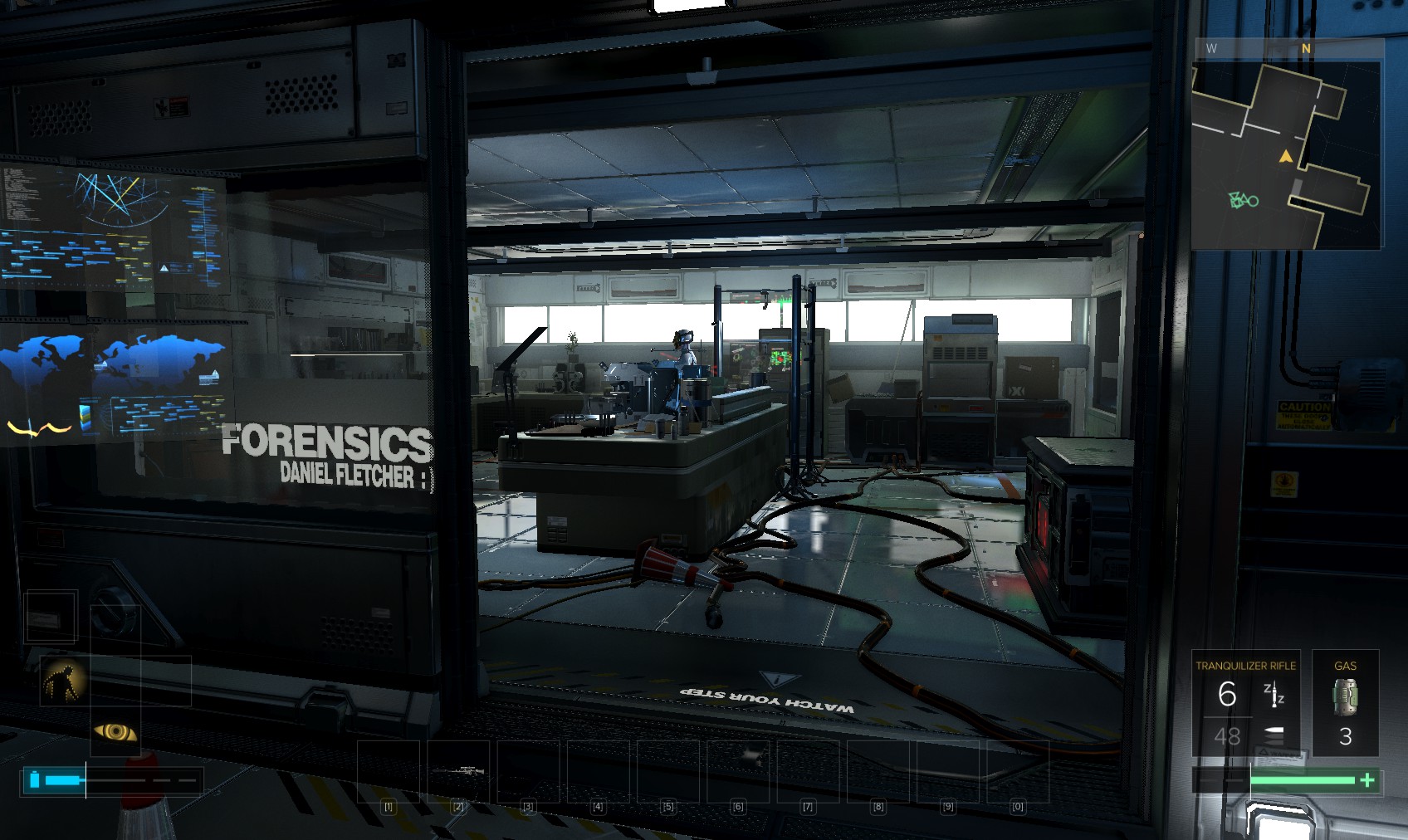Select the item in hotbar slot 6
This screenshot has height=840, width=1408.
pos(739,772)
